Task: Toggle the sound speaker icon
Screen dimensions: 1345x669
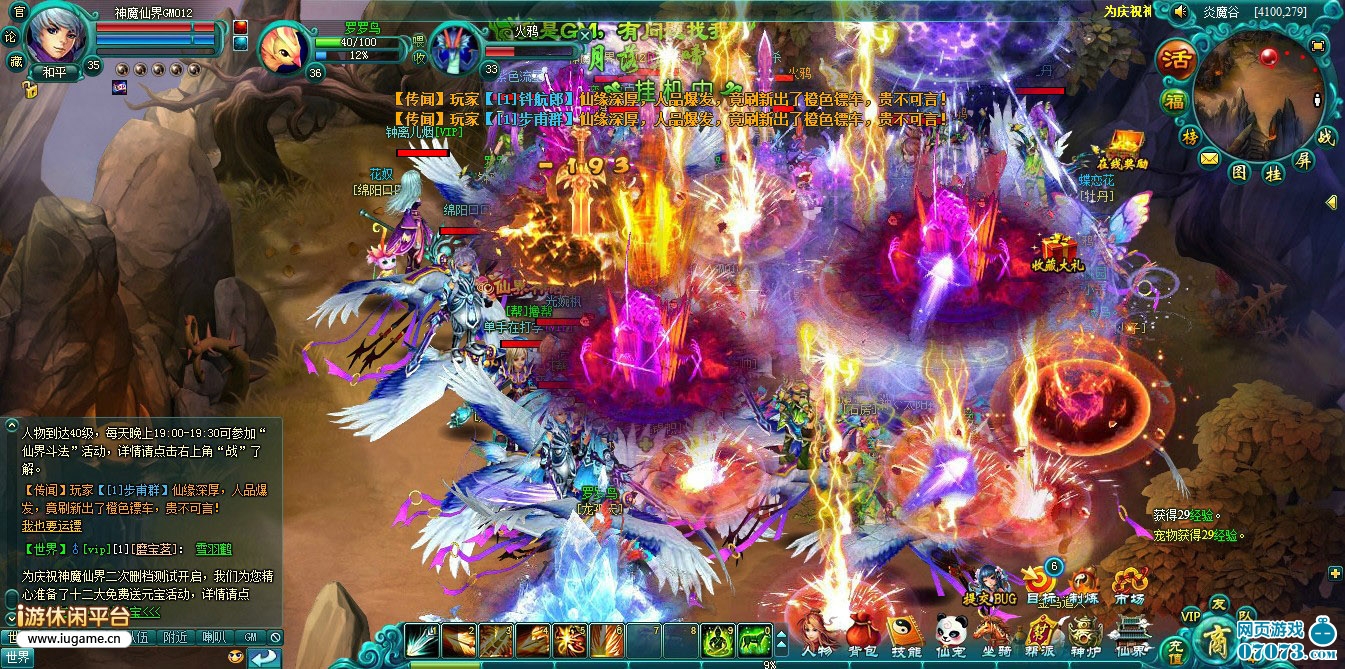Action: [1180, 12]
